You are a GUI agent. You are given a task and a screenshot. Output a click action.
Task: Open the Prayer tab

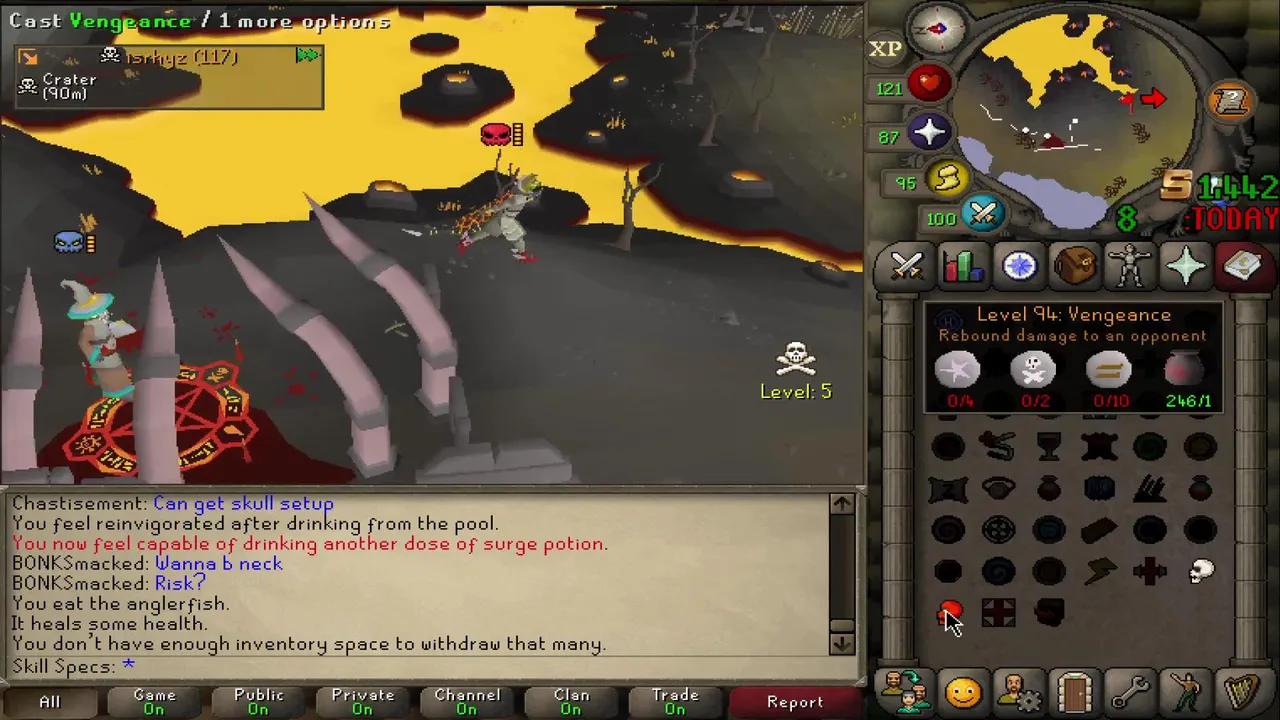coord(1186,265)
